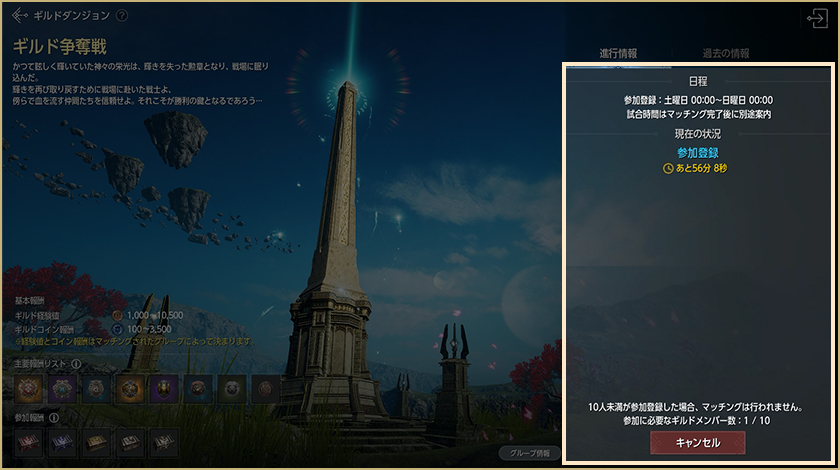Switch to the 過去の情報 tab

coord(725,53)
